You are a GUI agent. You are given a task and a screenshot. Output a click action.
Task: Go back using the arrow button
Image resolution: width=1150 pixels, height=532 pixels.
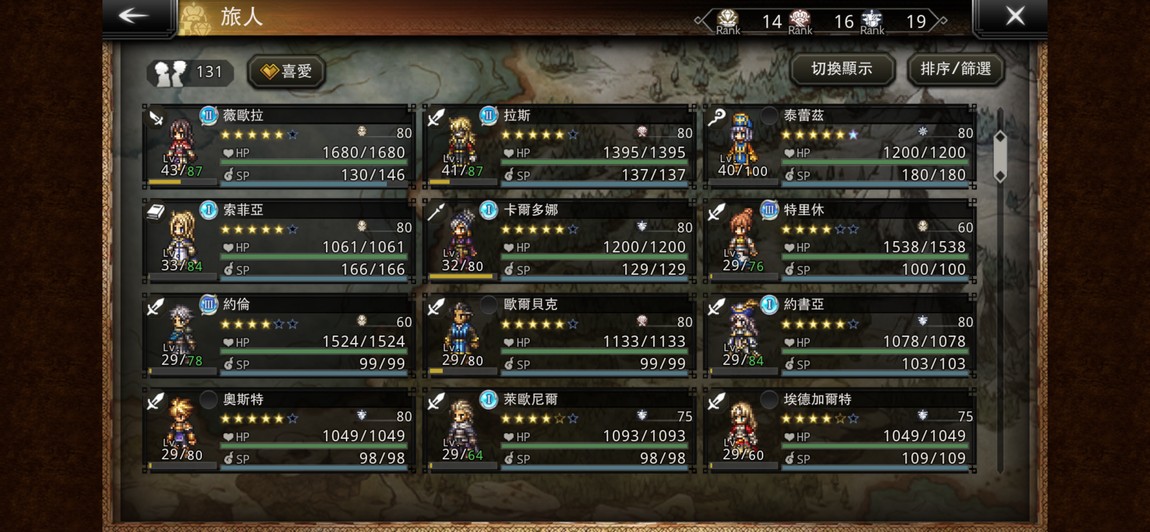[134, 17]
